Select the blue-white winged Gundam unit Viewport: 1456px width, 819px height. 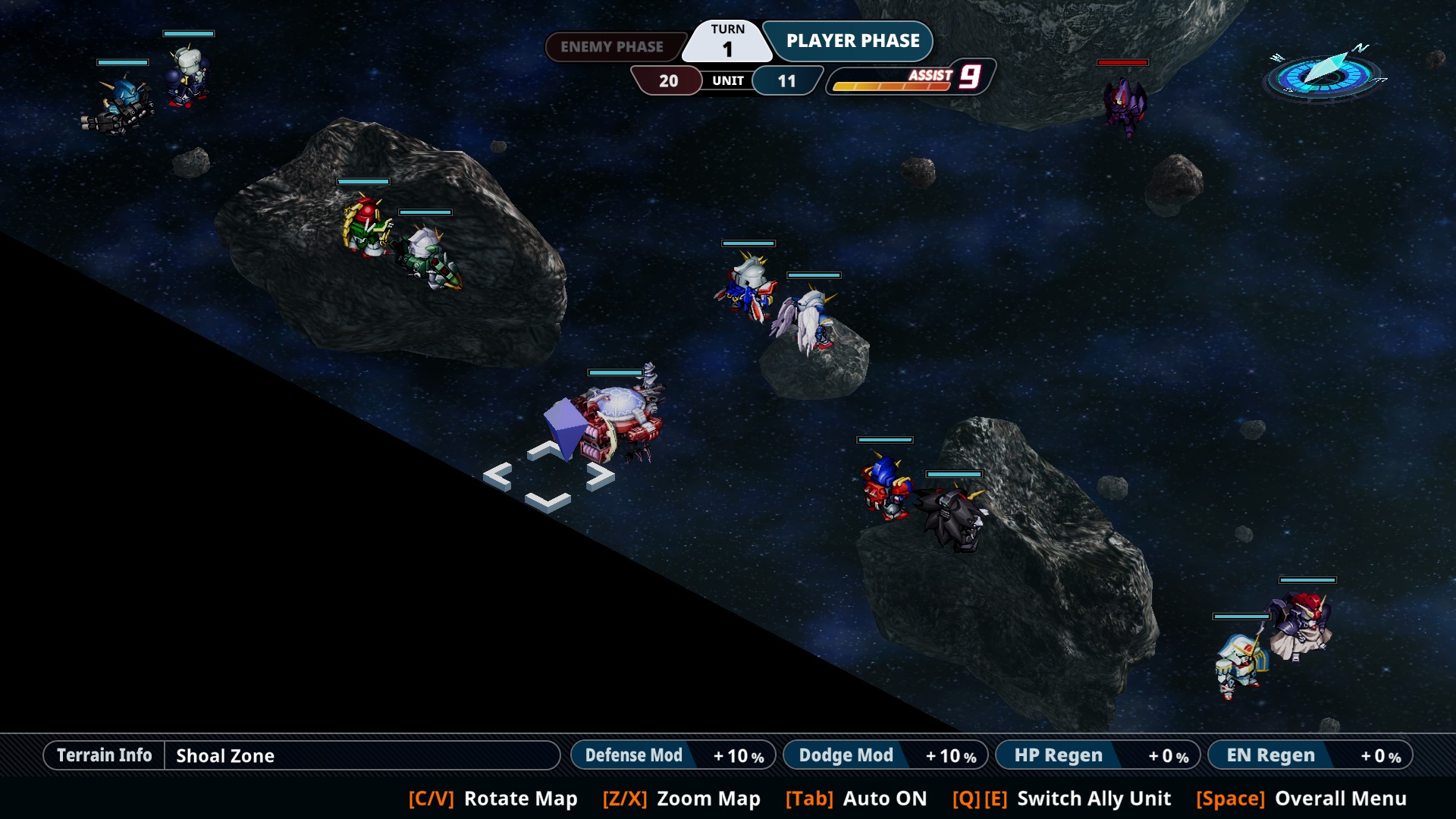[747, 289]
